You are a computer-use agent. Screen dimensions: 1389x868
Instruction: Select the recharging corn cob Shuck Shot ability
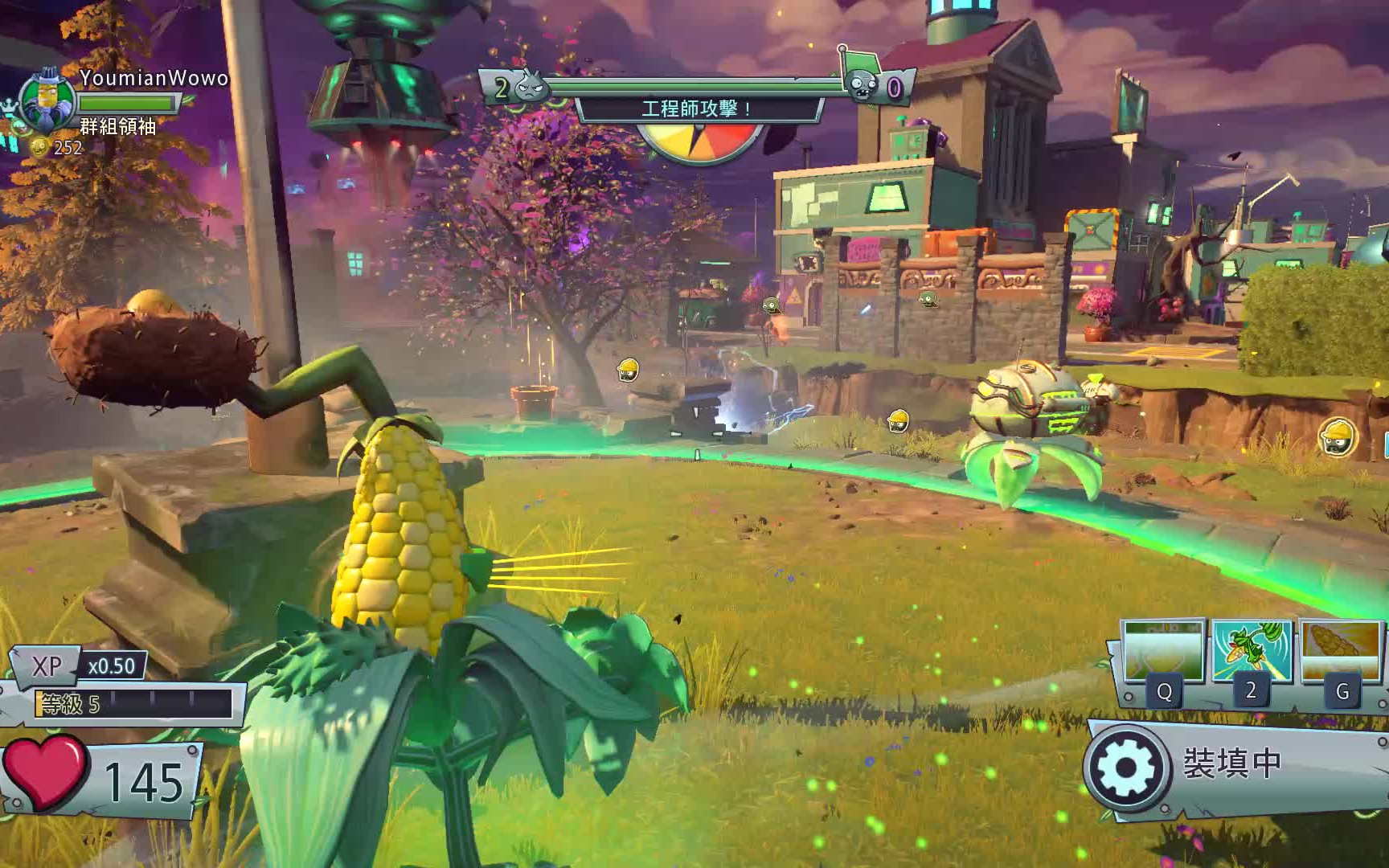click(1340, 651)
